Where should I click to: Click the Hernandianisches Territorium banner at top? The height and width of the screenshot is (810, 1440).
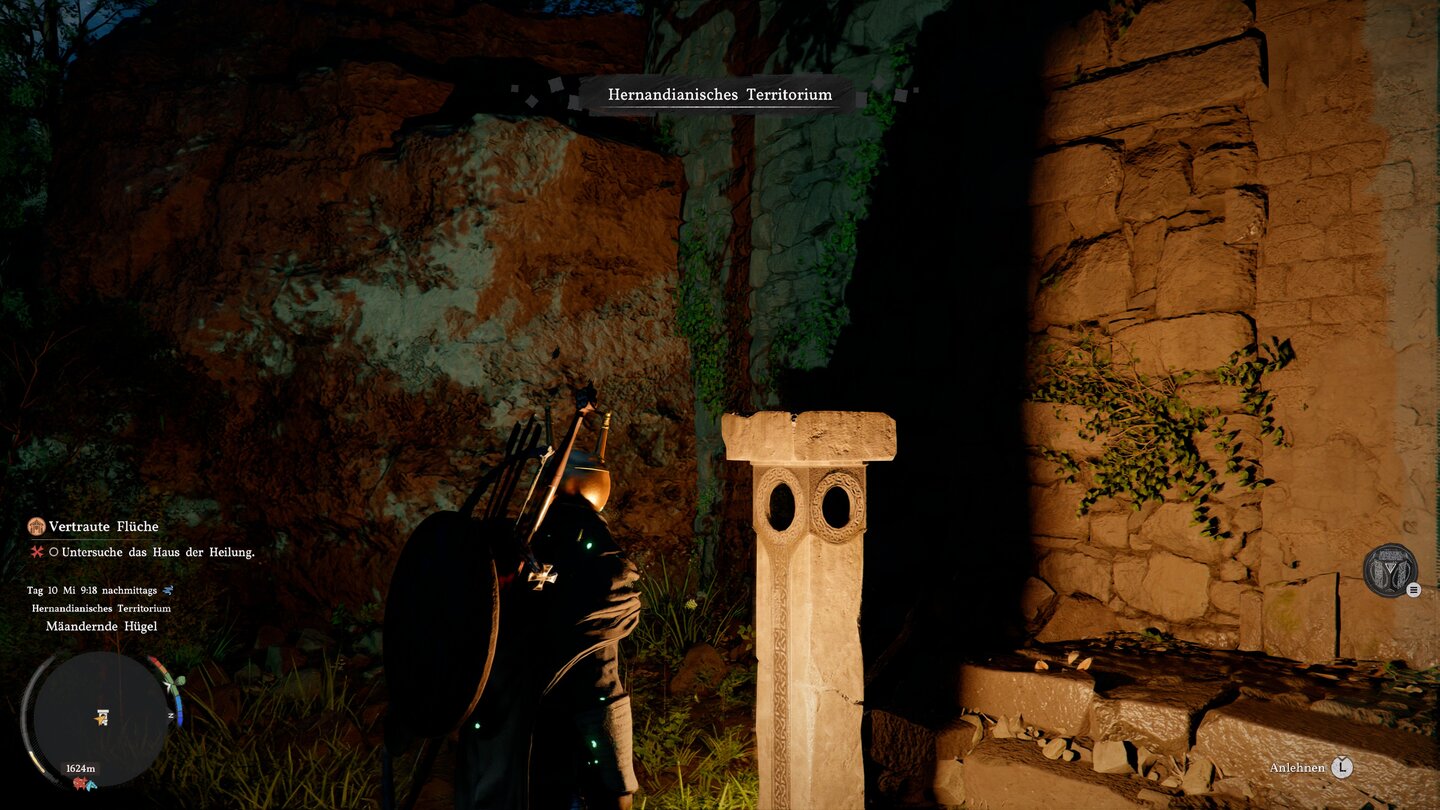click(x=720, y=95)
